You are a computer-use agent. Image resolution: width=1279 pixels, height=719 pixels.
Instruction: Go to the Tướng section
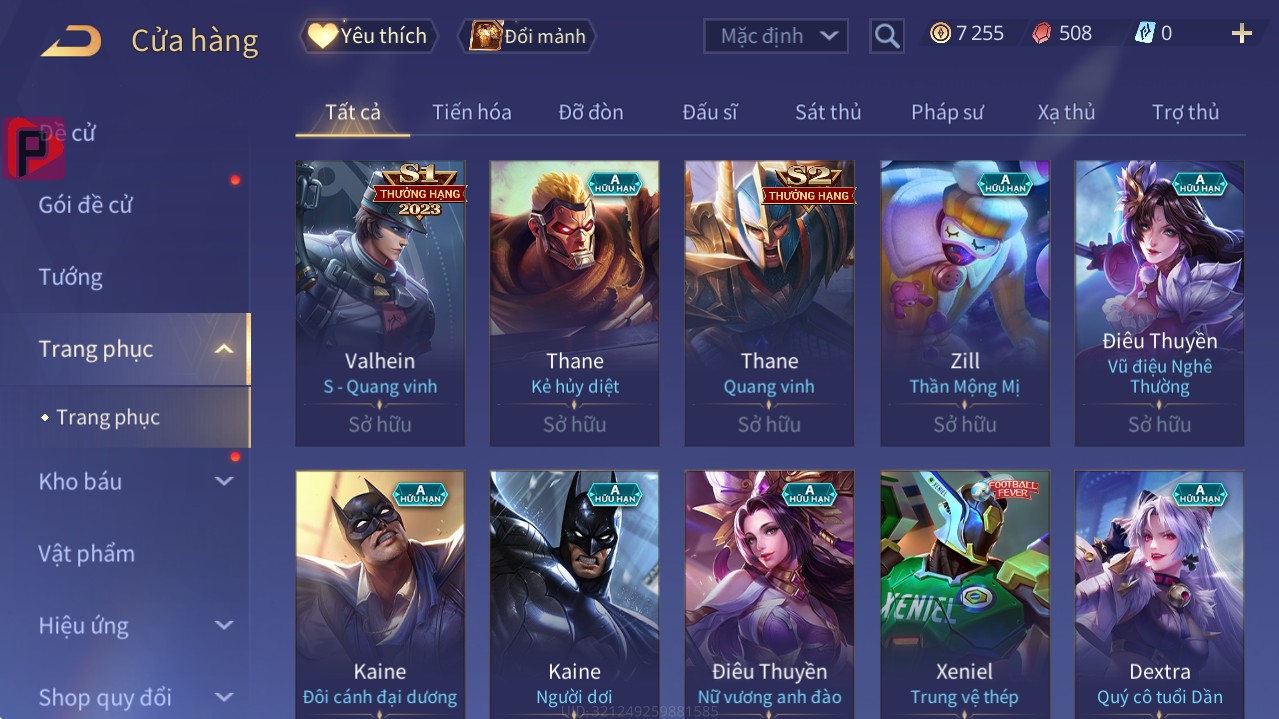pyautogui.click(x=70, y=277)
